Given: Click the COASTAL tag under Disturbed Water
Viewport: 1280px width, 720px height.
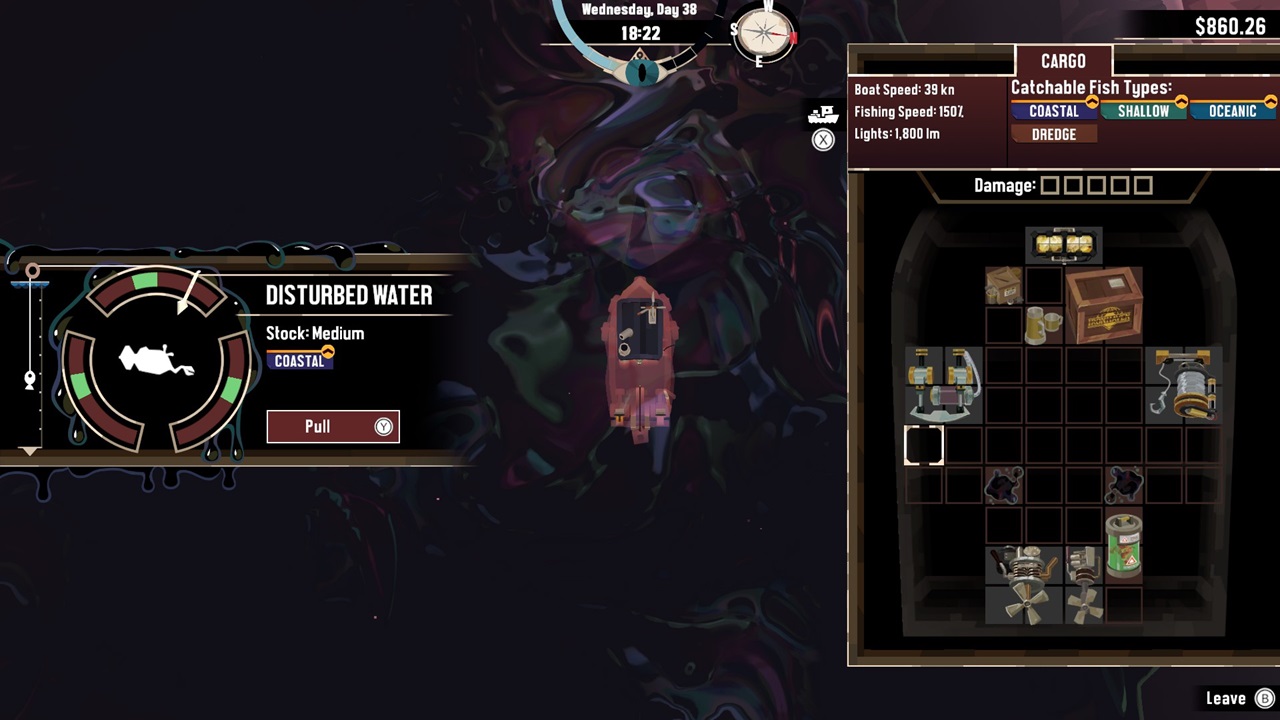Looking at the screenshot, I should (300, 362).
